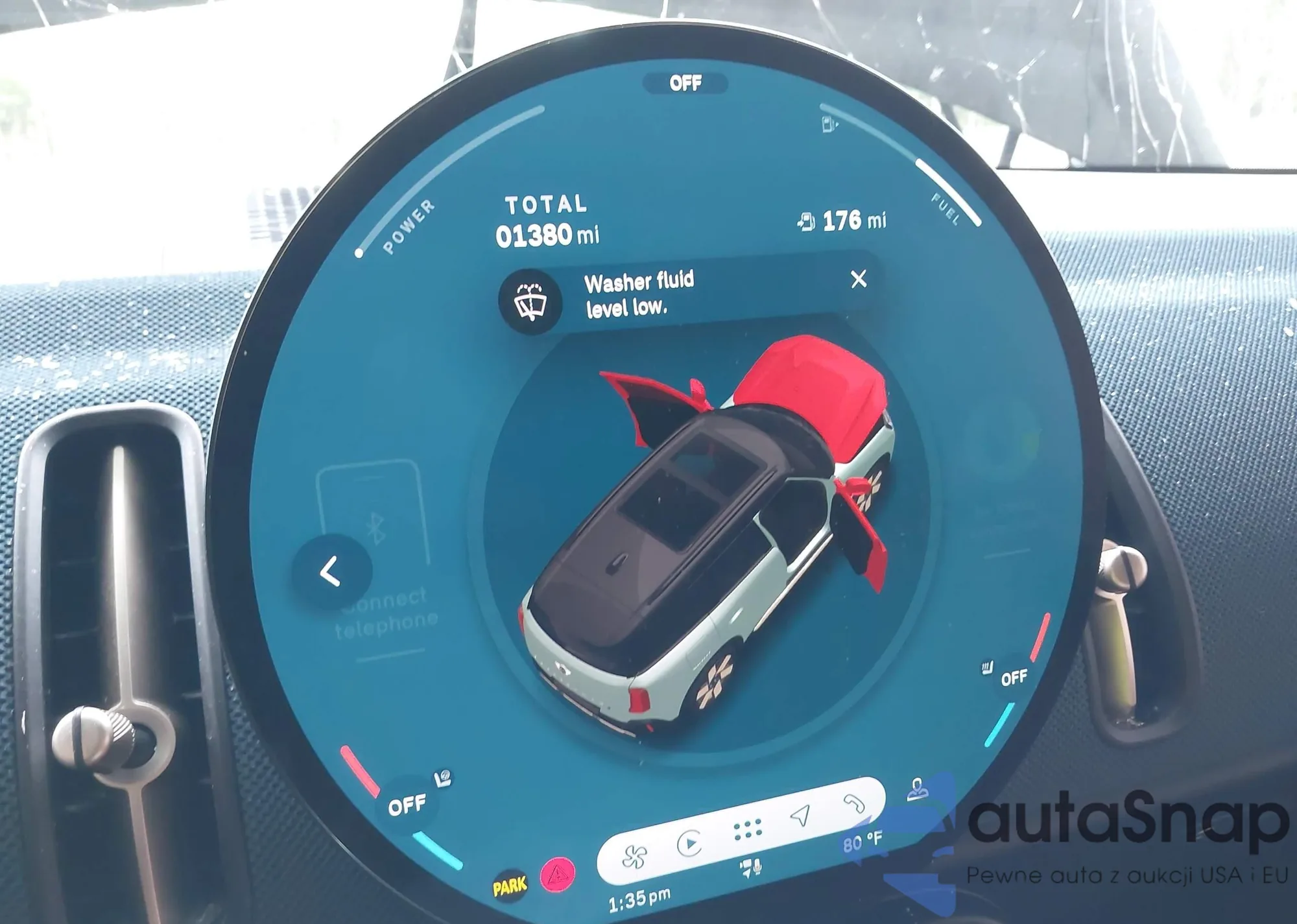The width and height of the screenshot is (1297, 924).
Task: Tap the right-side climate OFF button
Action: pyautogui.click(x=1014, y=678)
